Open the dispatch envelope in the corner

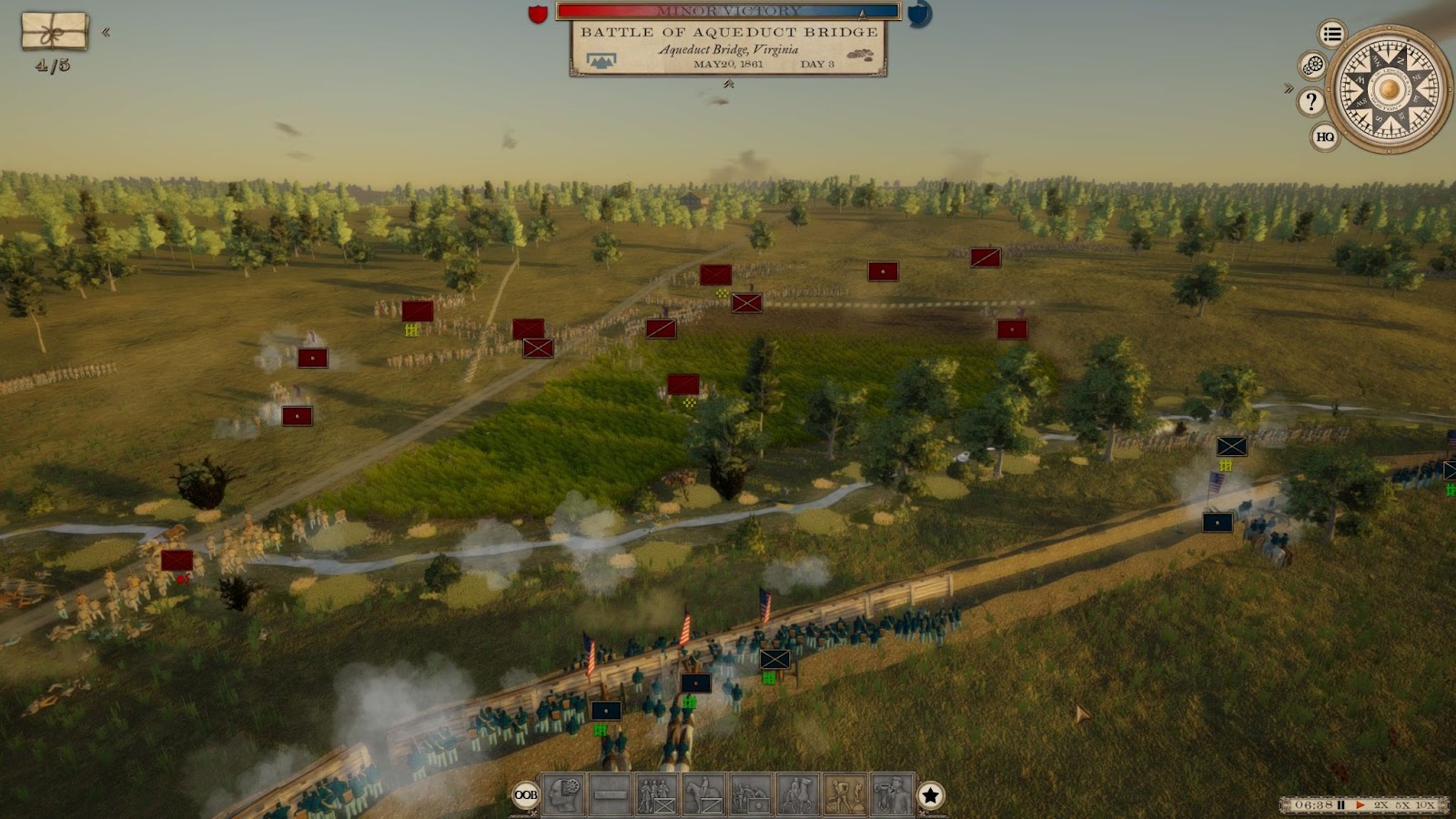55,32
